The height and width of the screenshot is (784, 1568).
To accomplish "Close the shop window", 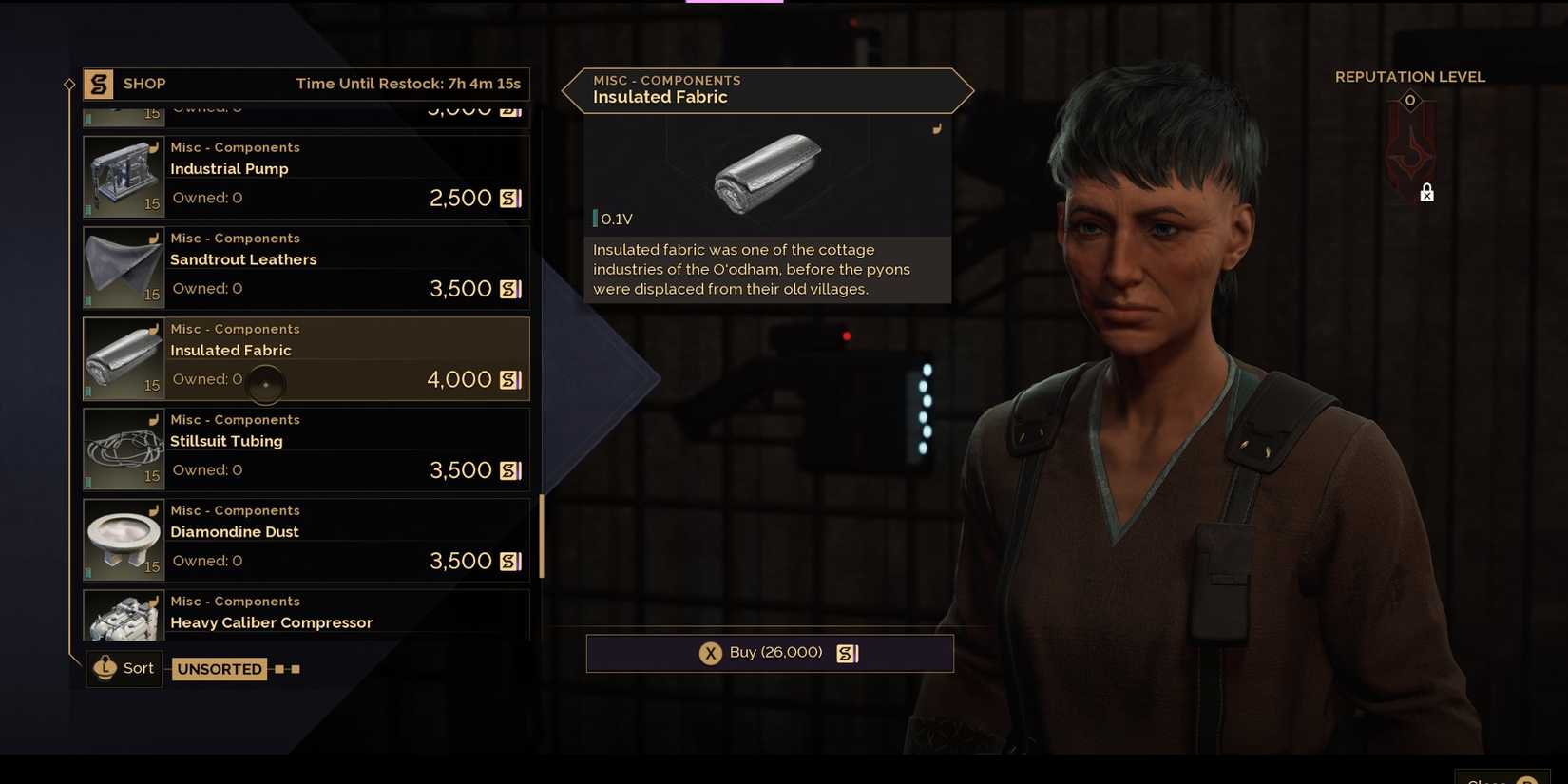I will [x=1502, y=779].
